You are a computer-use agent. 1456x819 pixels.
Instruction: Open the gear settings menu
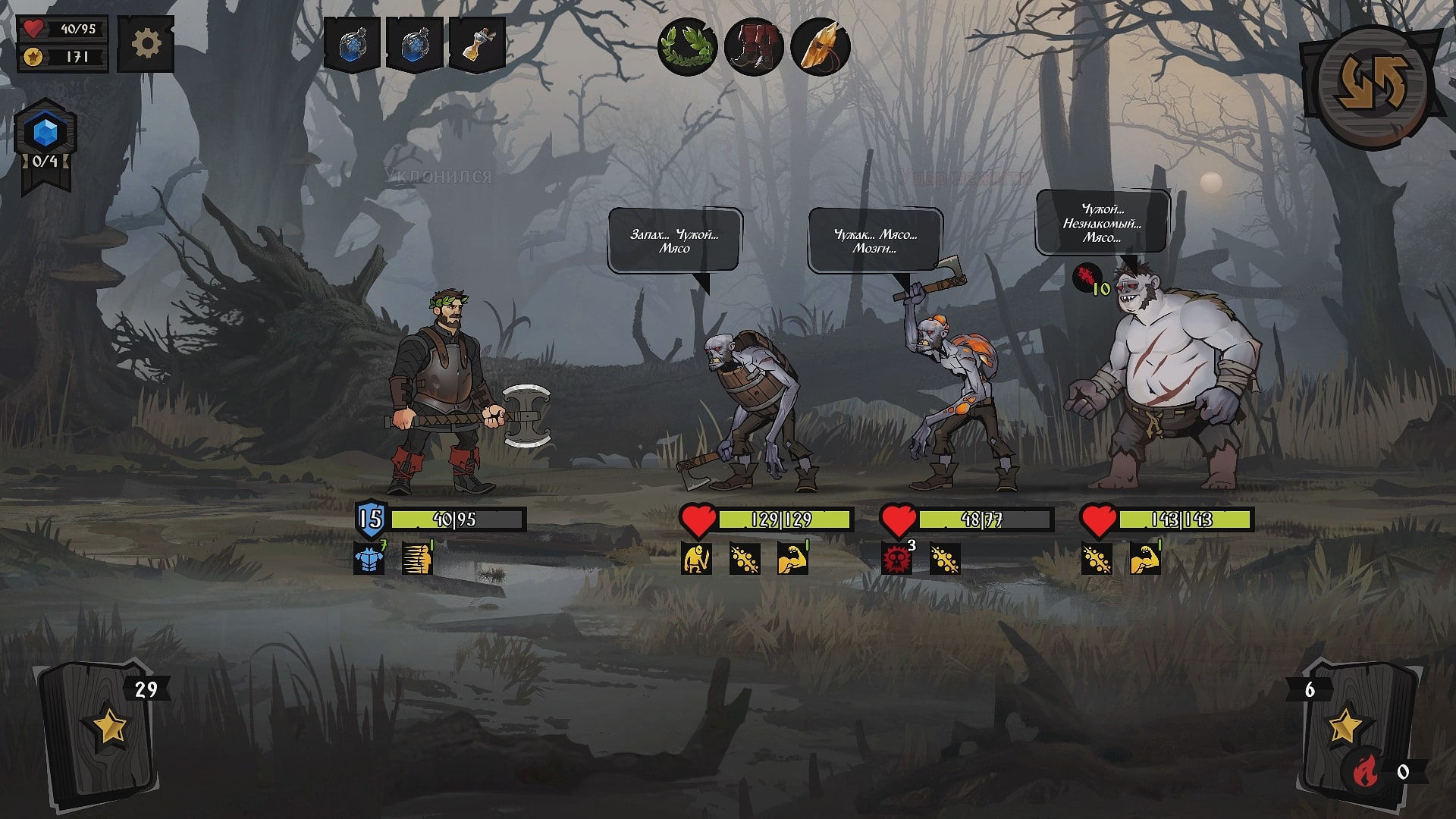click(x=146, y=45)
